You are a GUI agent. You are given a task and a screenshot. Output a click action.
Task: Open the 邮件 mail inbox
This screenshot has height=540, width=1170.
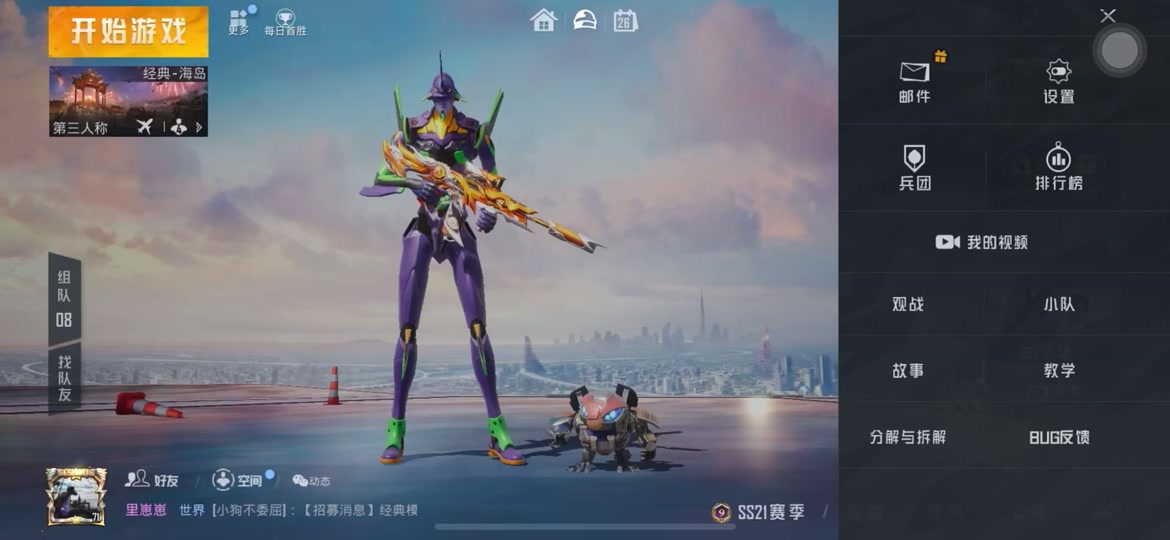tap(914, 80)
